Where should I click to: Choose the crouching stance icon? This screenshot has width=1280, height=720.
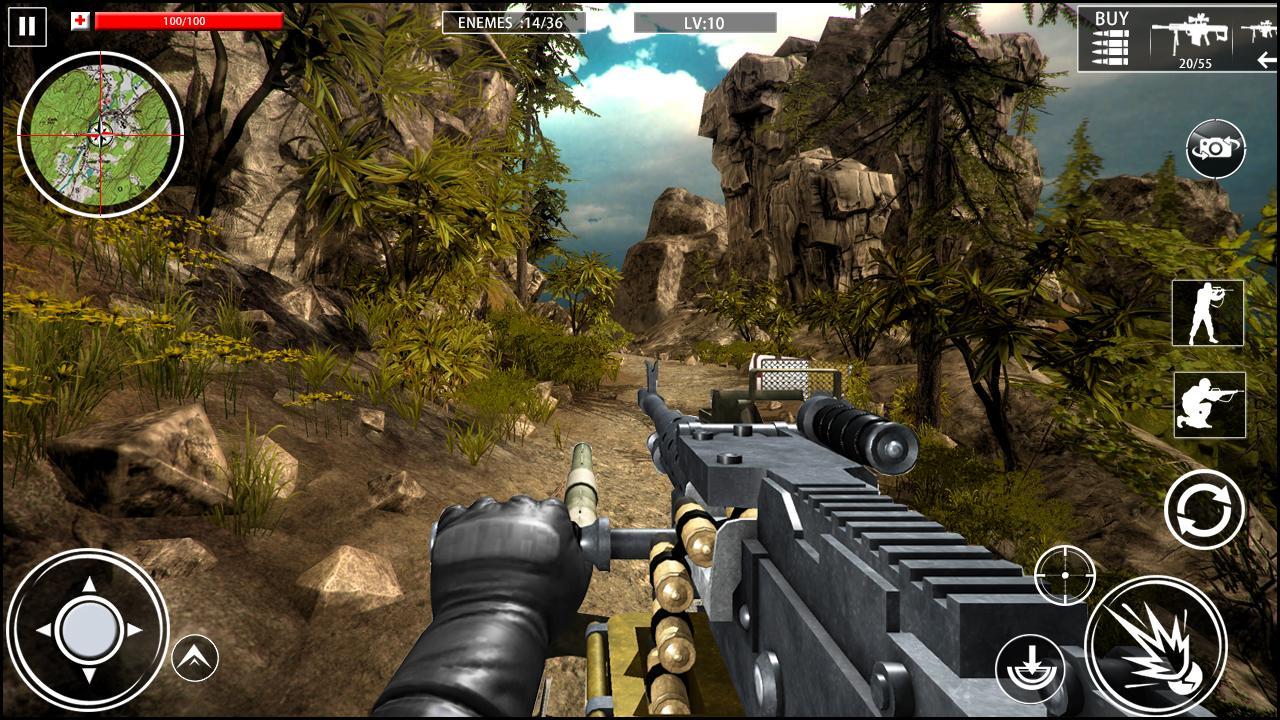(1209, 405)
